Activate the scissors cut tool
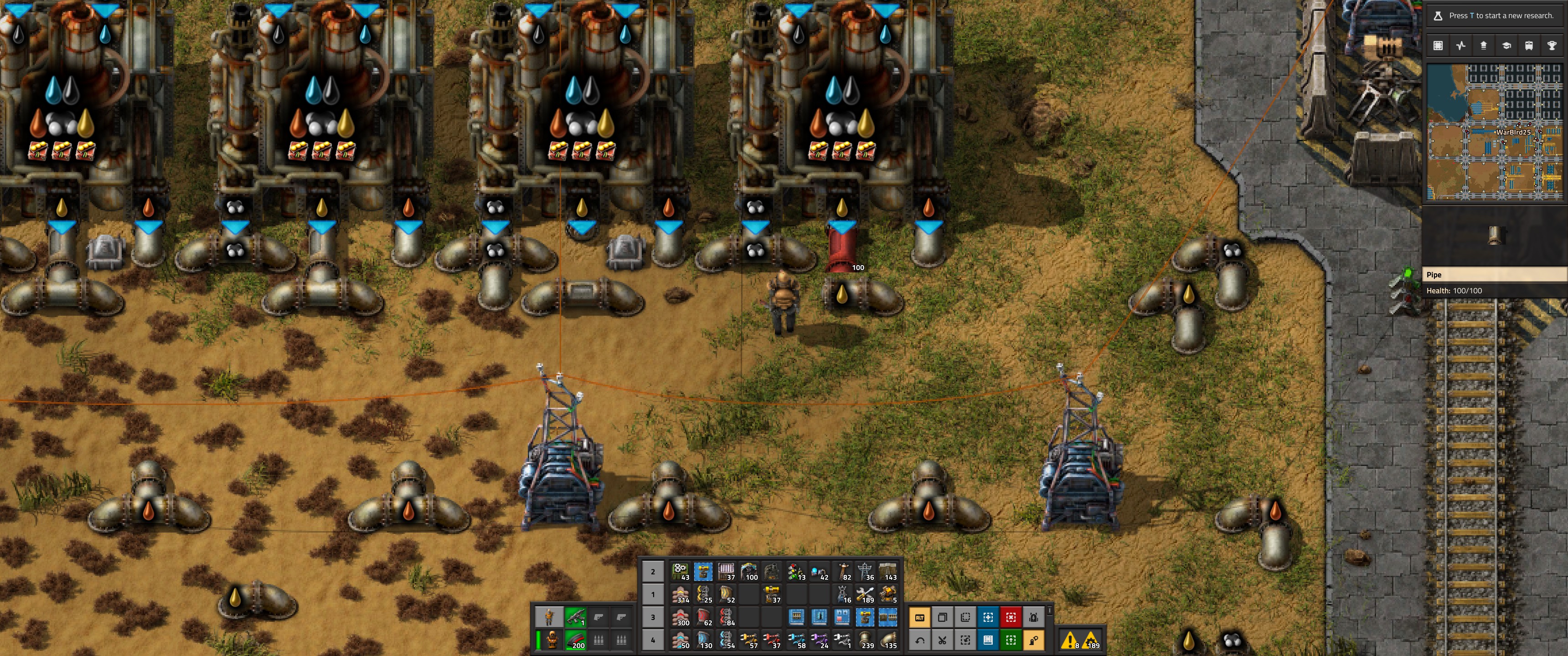This screenshot has width=1568, height=656. point(942,640)
